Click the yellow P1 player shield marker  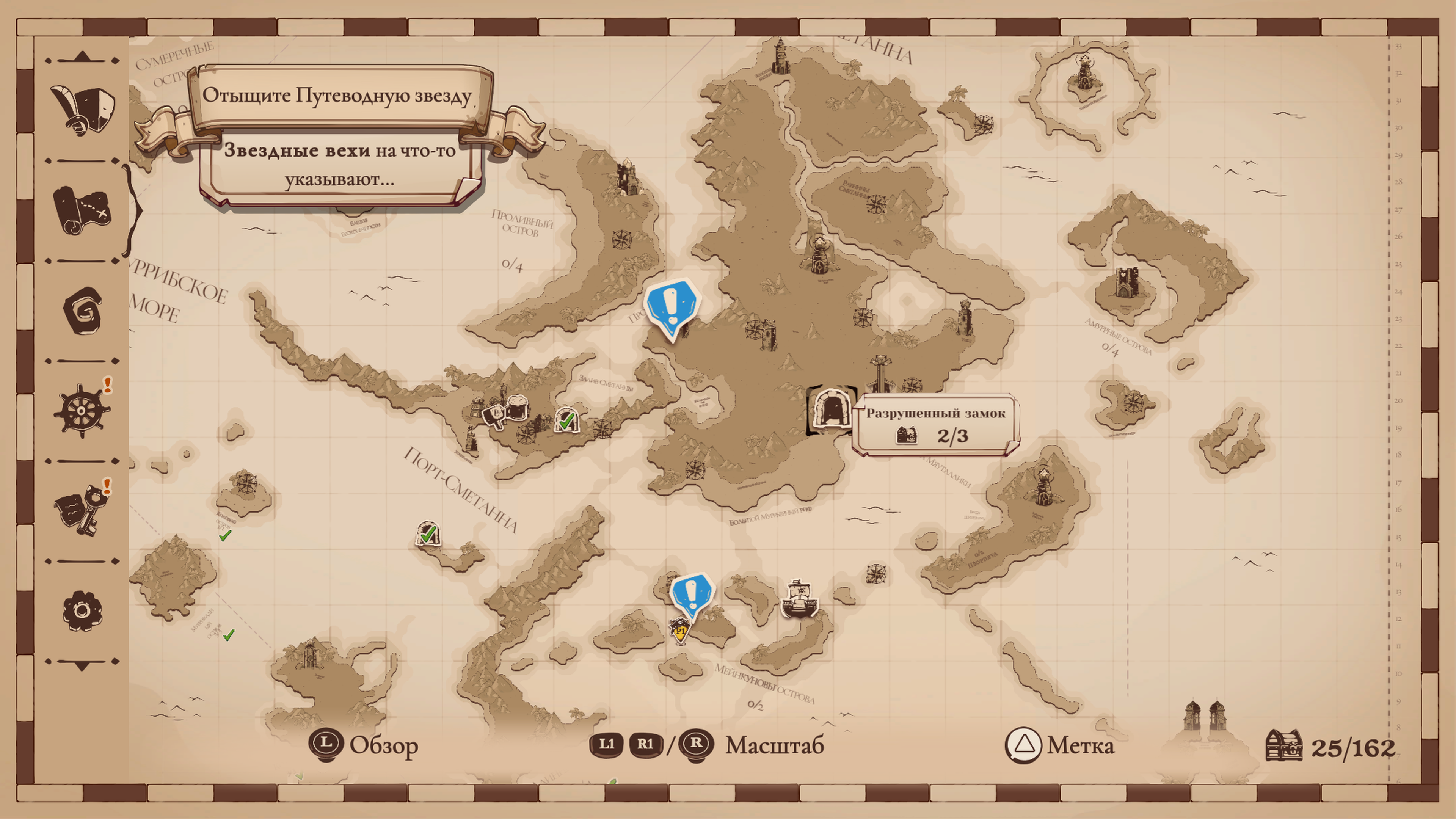tap(680, 631)
